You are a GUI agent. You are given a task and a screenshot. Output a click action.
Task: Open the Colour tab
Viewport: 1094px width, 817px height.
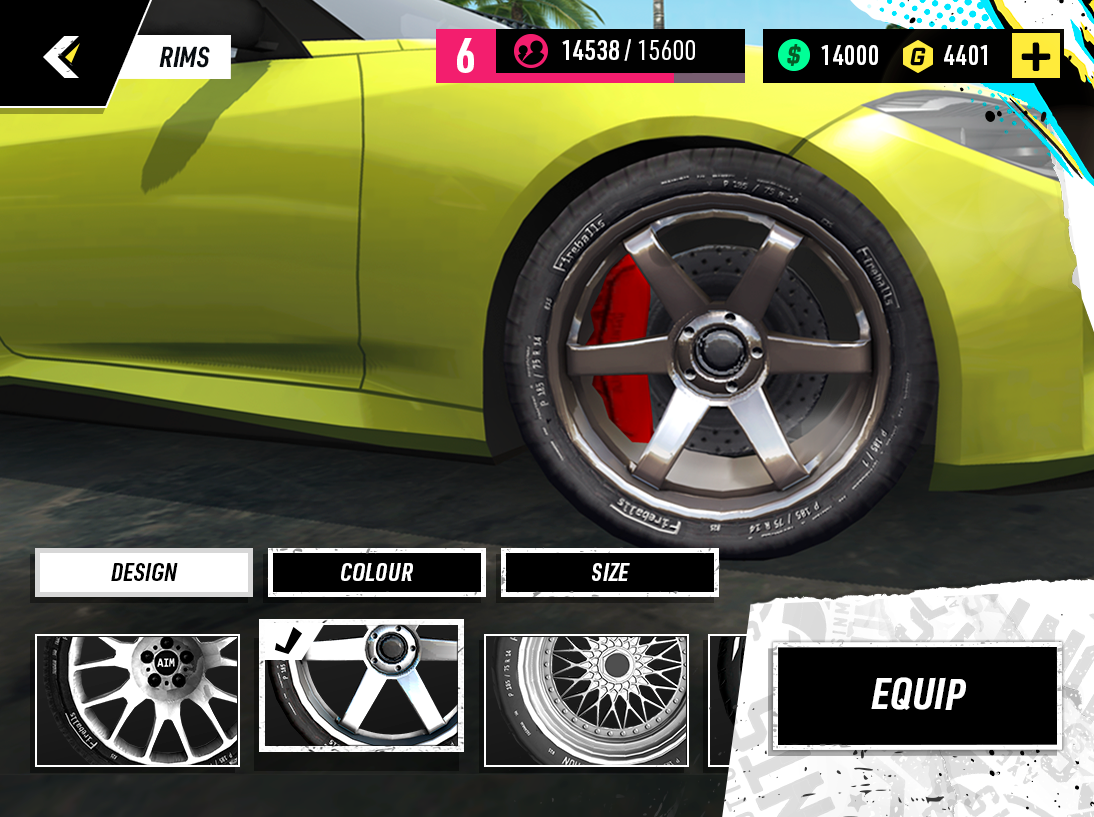click(376, 573)
